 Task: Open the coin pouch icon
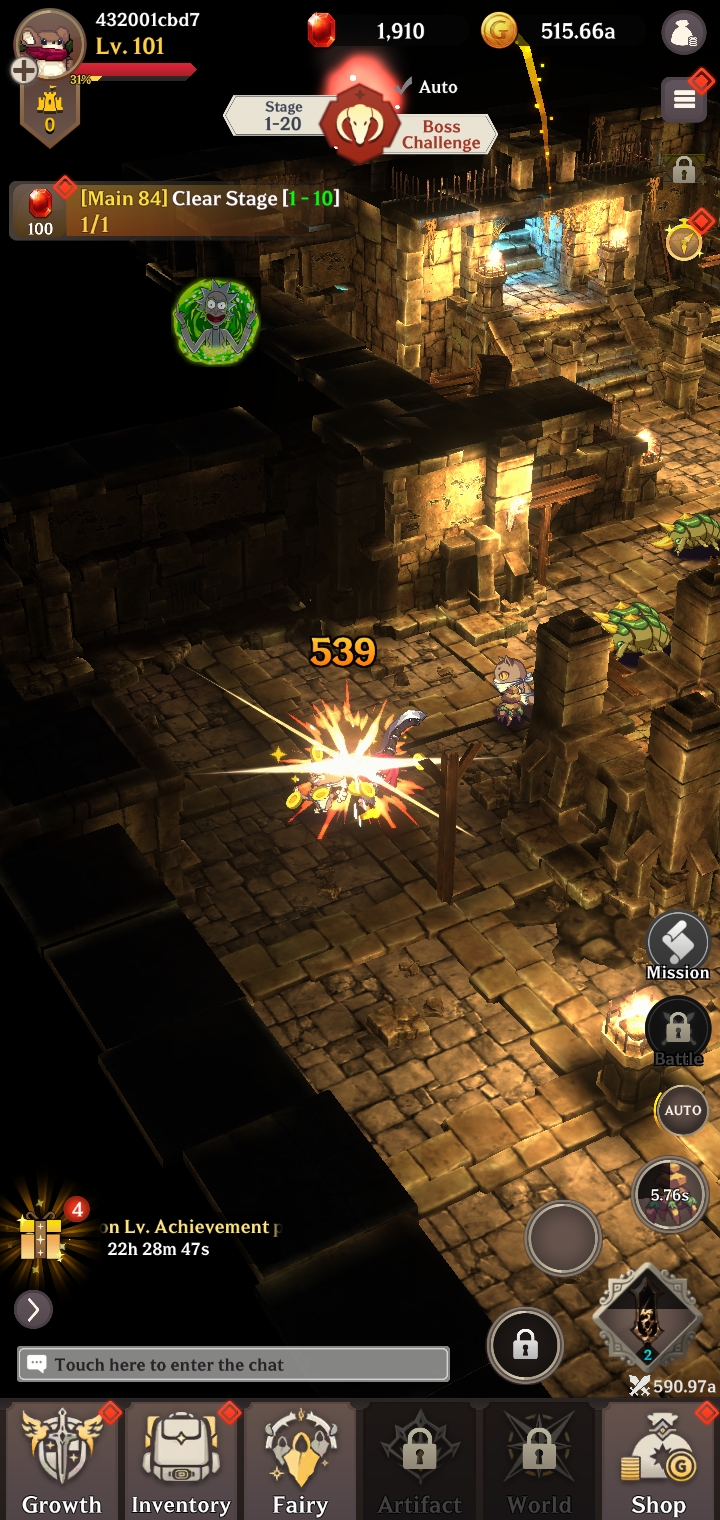pyautogui.click(x=683, y=32)
